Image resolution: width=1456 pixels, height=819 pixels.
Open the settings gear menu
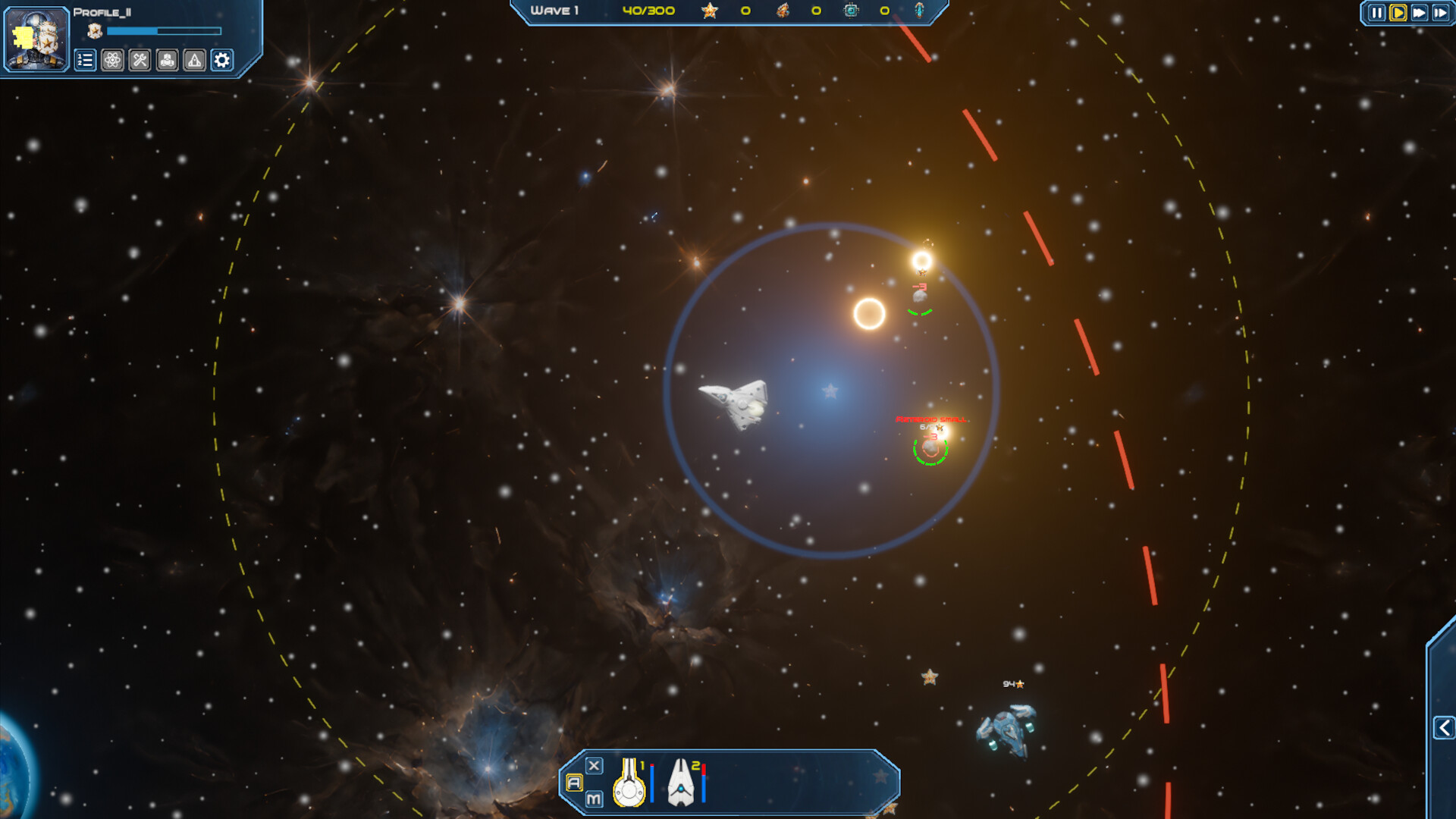pos(221,61)
